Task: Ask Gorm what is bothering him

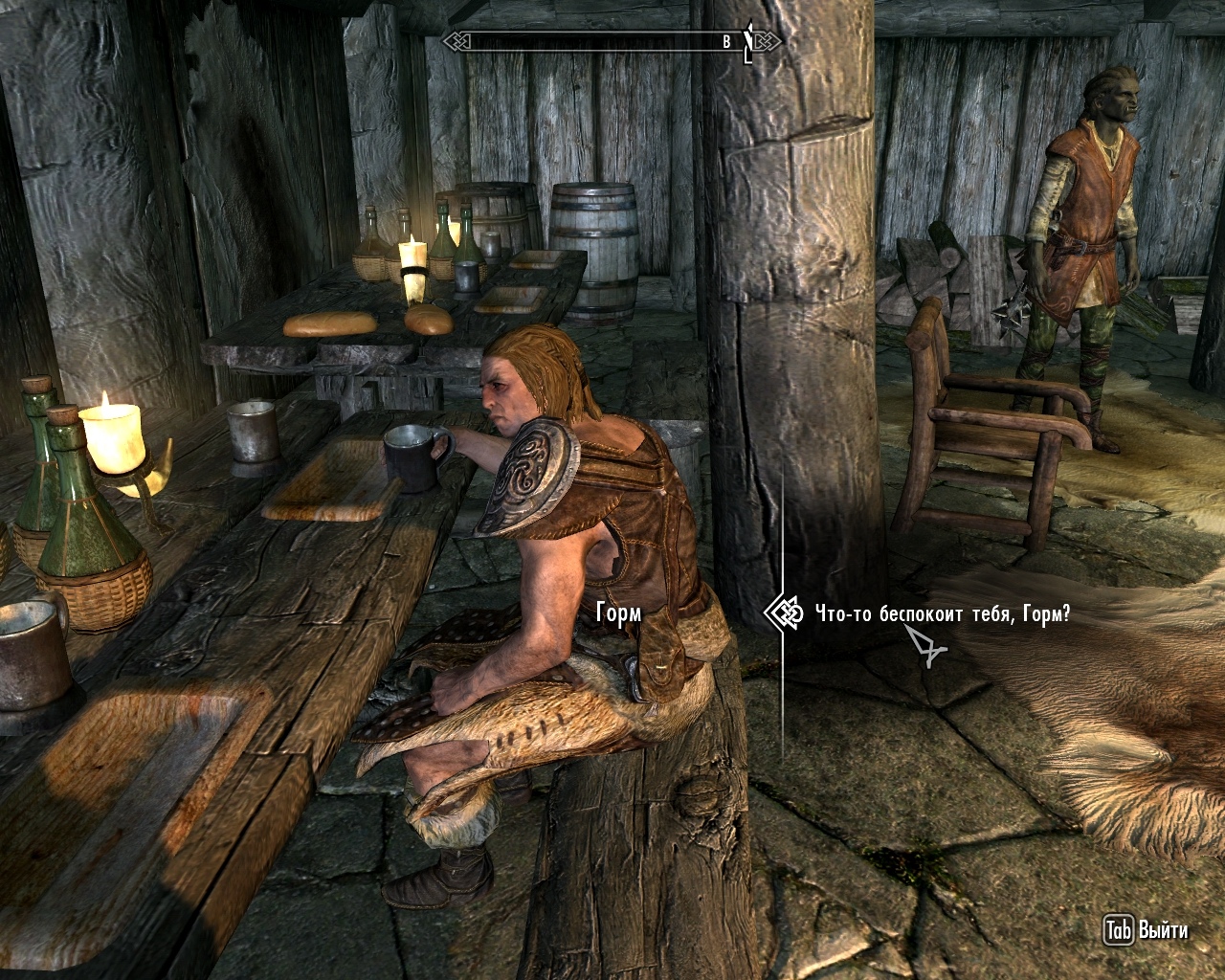Action: point(942,614)
